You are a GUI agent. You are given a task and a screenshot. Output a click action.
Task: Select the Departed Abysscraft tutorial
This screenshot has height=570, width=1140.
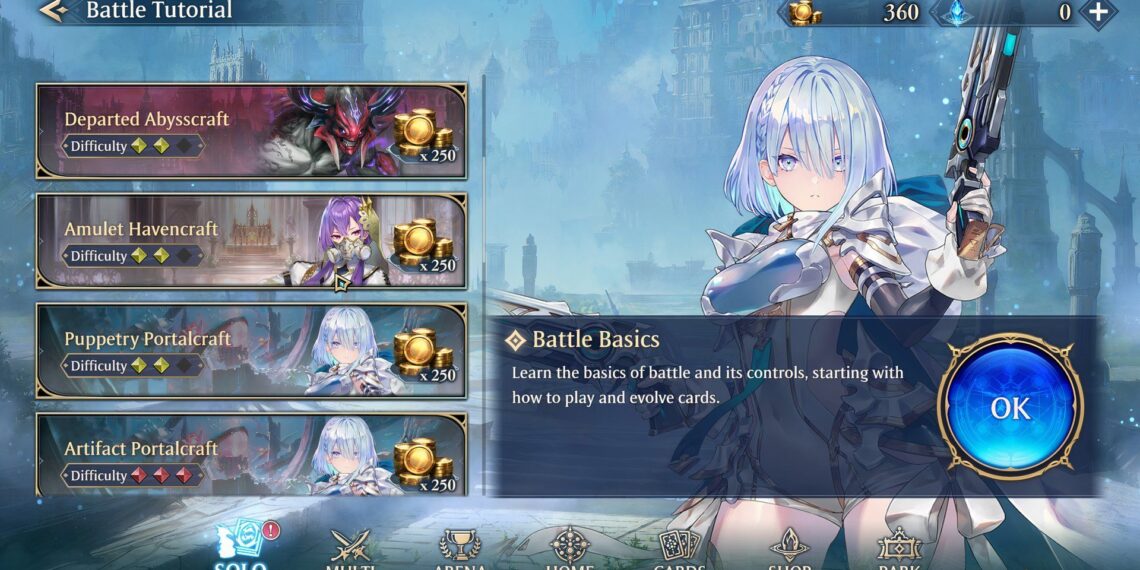point(251,131)
